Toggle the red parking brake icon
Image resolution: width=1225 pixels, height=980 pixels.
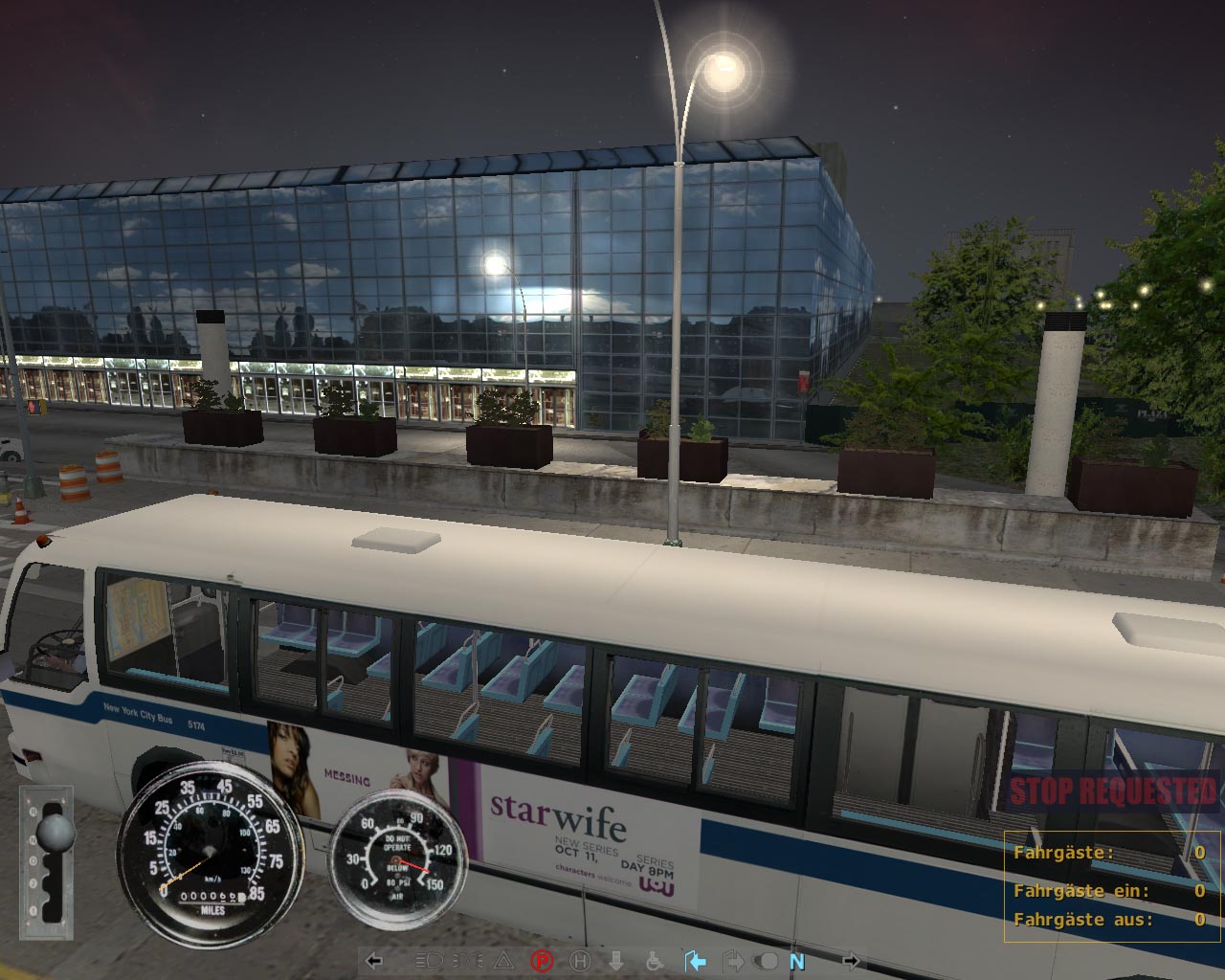[x=542, y=961]
